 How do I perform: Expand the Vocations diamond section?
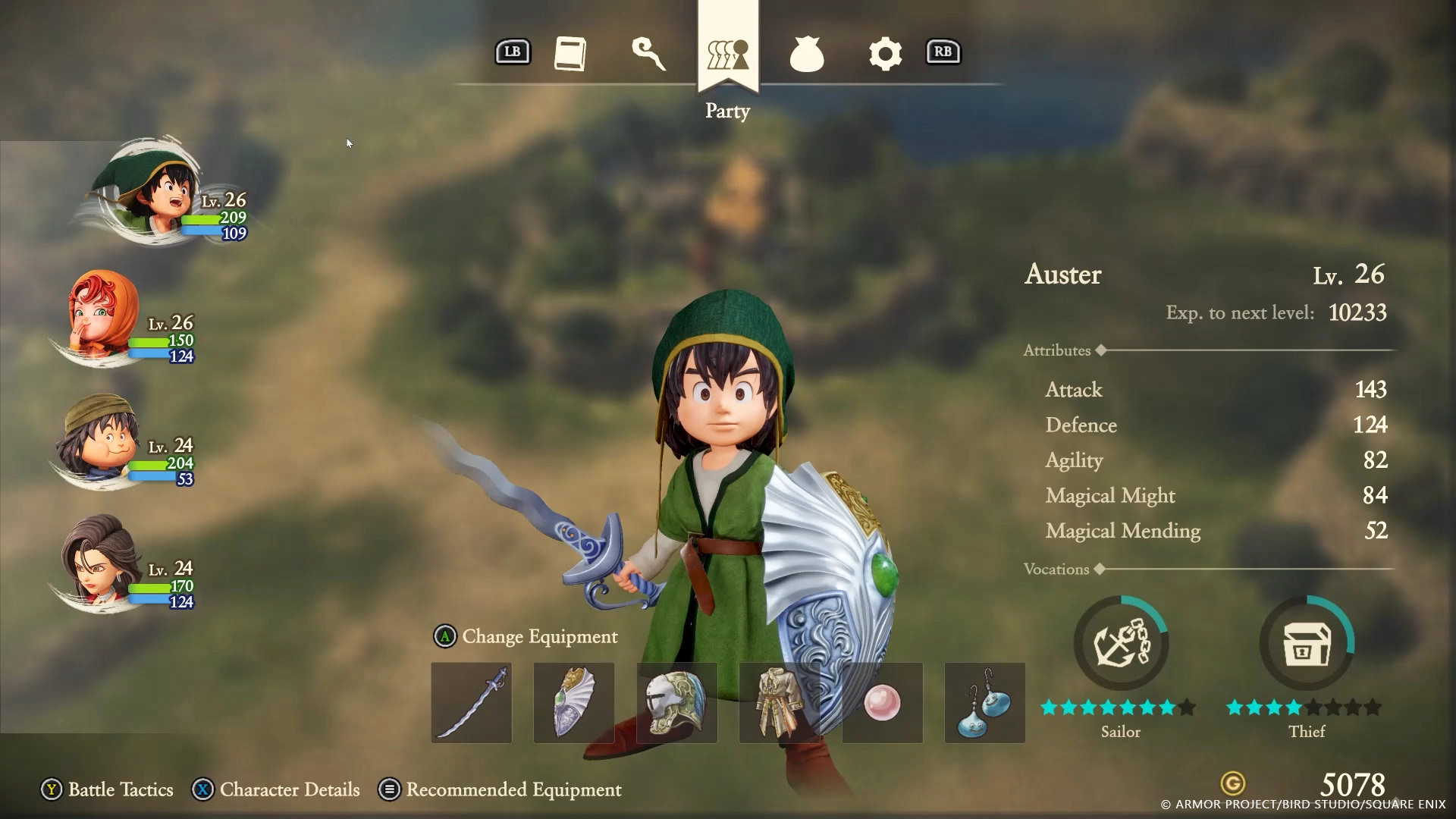[x=1101, y=570]
